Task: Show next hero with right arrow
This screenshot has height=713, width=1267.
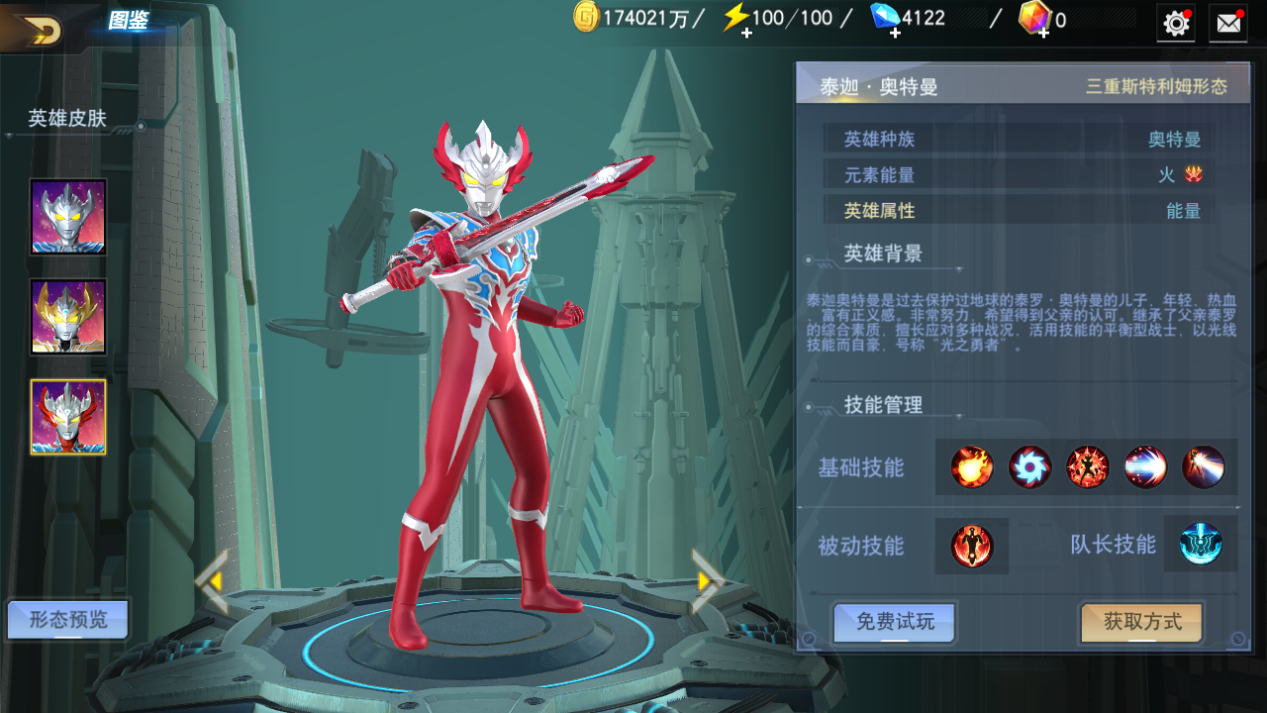Action: [706, 580]
